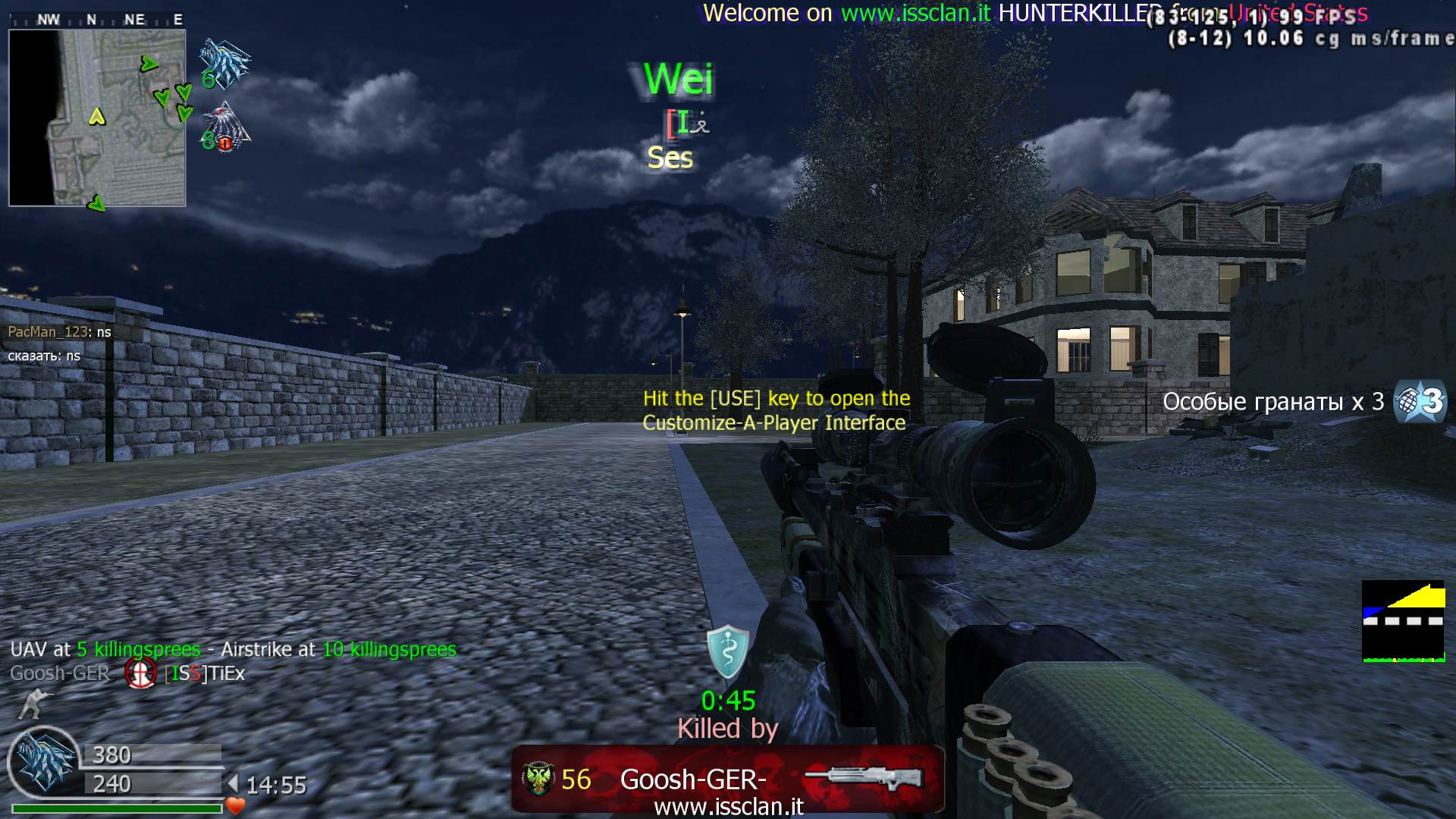Viewport: 1456px width, 819px height.
Task: Select the special grenades icon
Action: pyautogui.click(x=1420, y=401)
